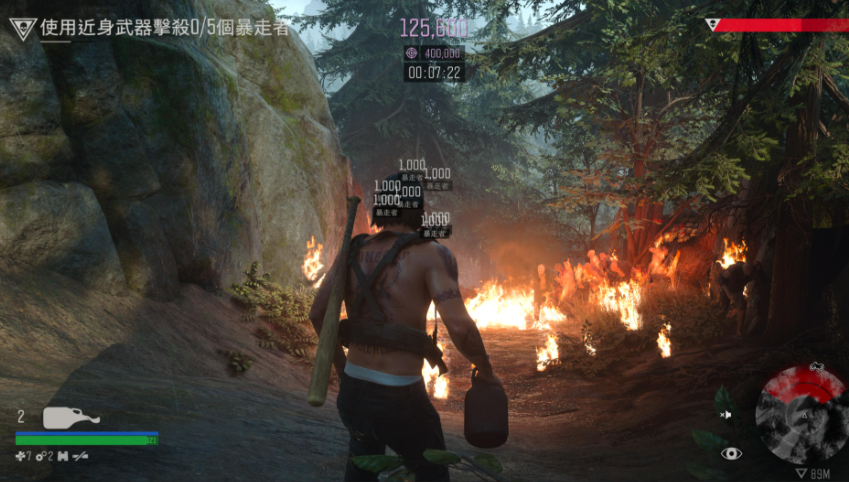Viewport: 849px width, 482px height.
Task: Click the eye visibility indicator icon
Action: pyautogui.click(x=732, y=453)
